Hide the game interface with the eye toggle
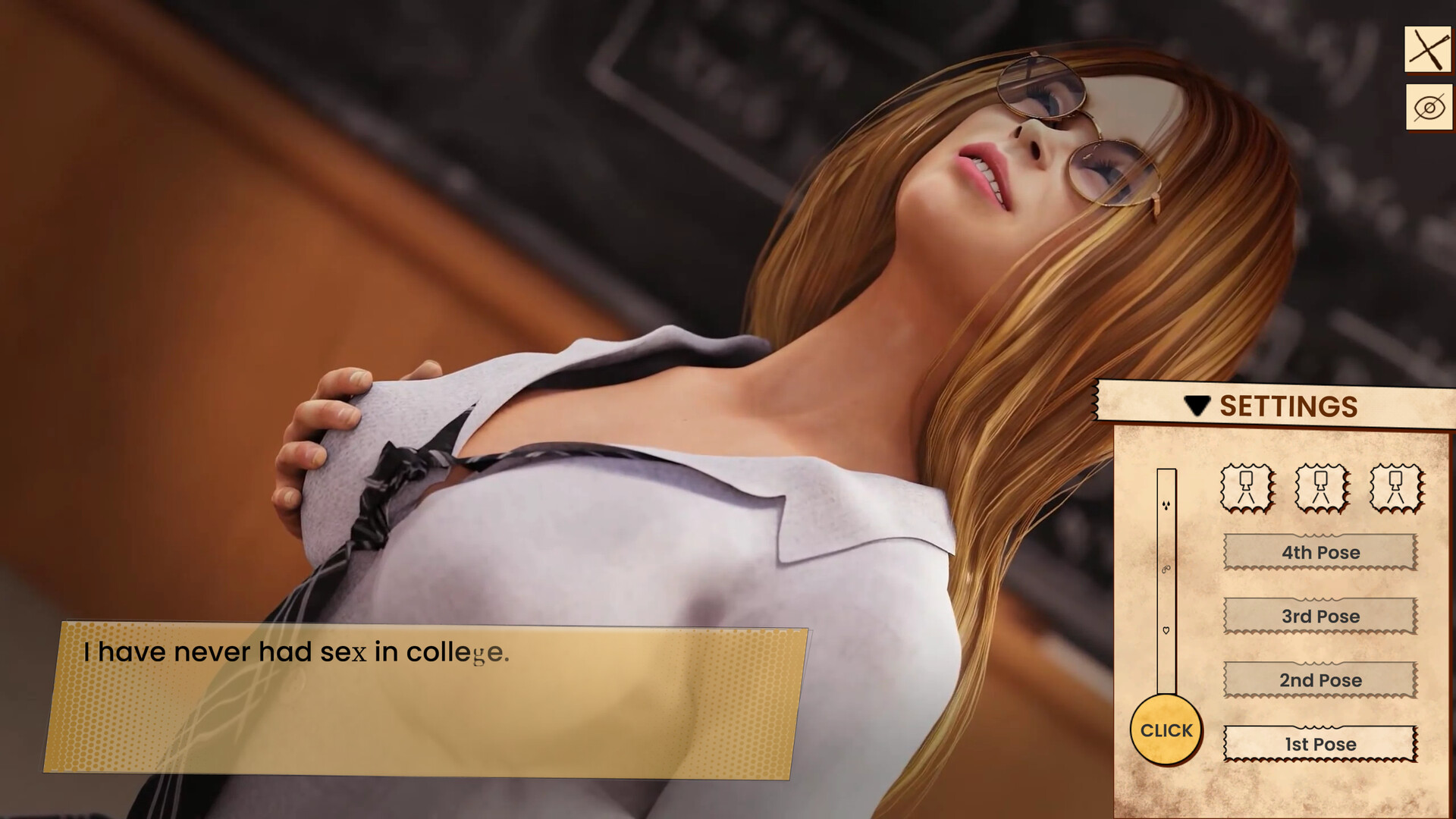 point(1429,106)
